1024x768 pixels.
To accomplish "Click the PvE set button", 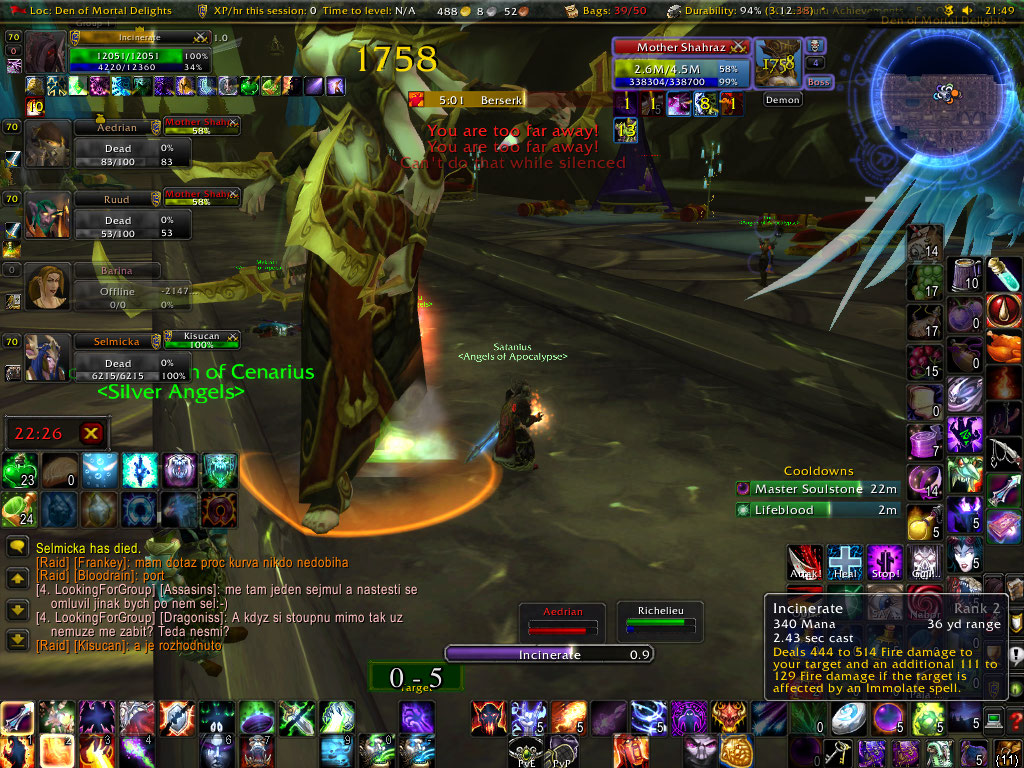I will click(x=525, y=750).
